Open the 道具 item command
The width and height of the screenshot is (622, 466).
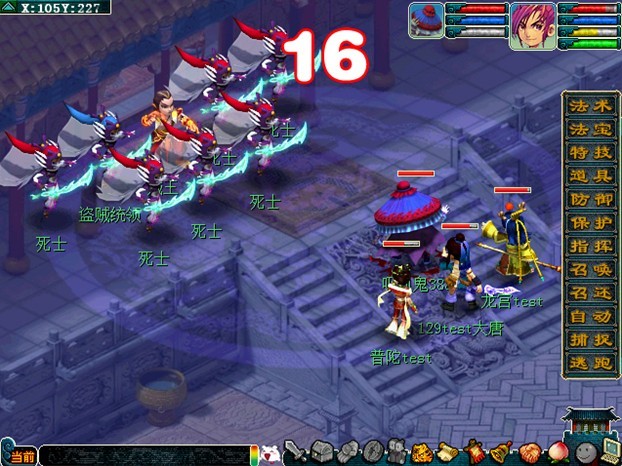click(583, 175)
